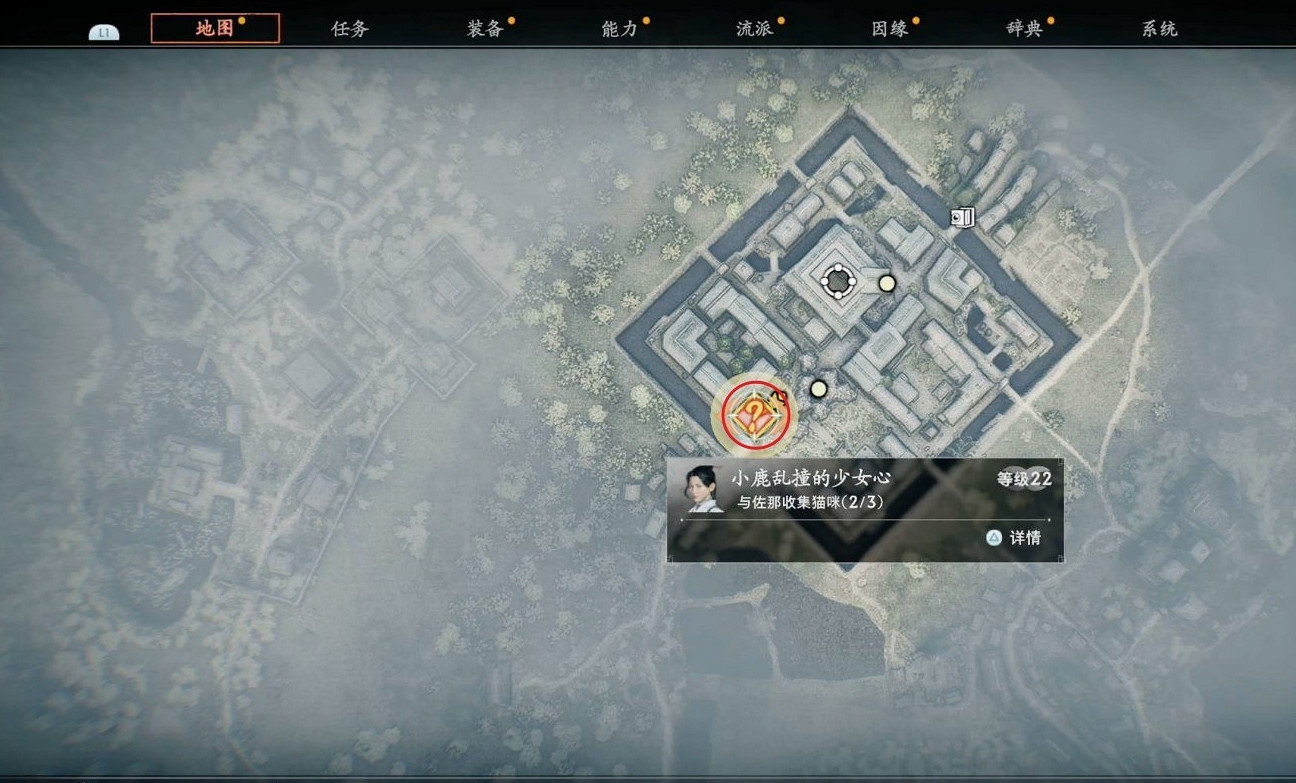This screenshot has width=1296, height=783.
Task: Click the L1 shoulder button indicator
Action: pos(103,31)
